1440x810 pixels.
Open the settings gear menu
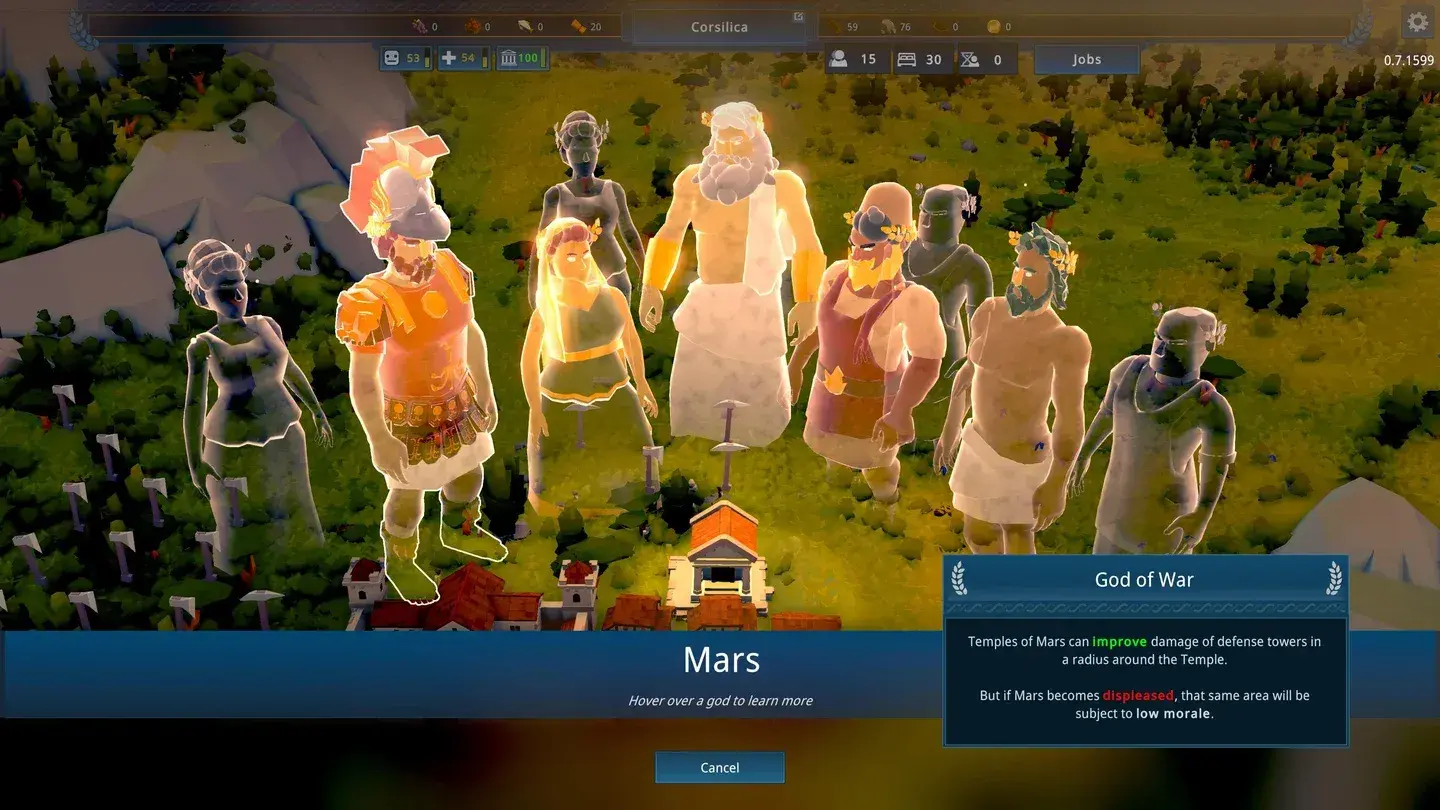1417,20
